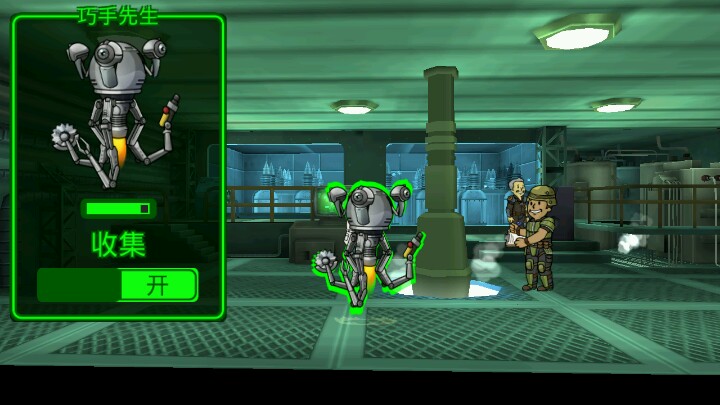Toggle the 收集 collect switch showing 开
Image resolution: width=720 pixels, height=405 pixels.
[118, 285]
